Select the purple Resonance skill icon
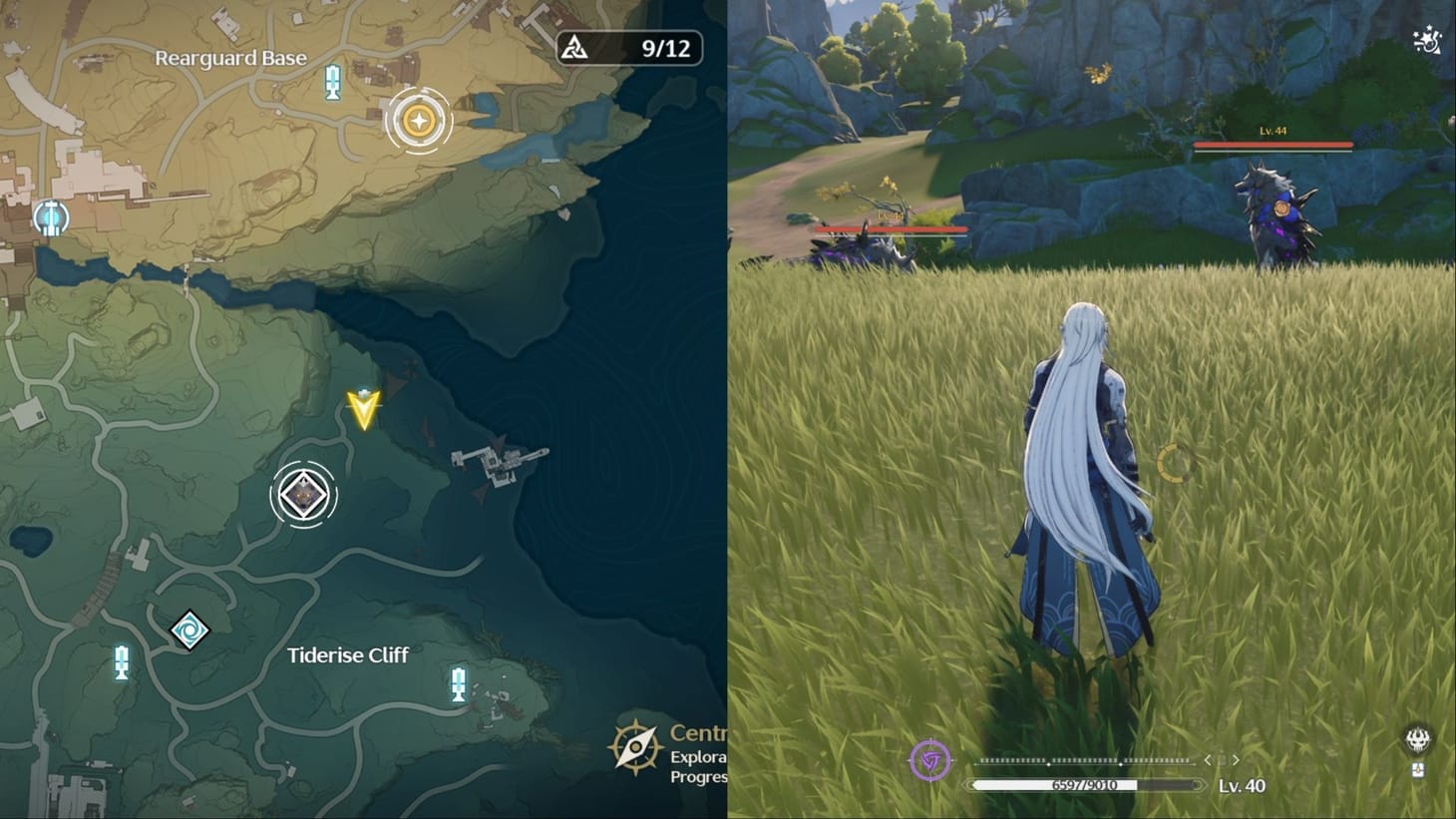The width and height of the screenshot is (1456, 819). [932, 759]
